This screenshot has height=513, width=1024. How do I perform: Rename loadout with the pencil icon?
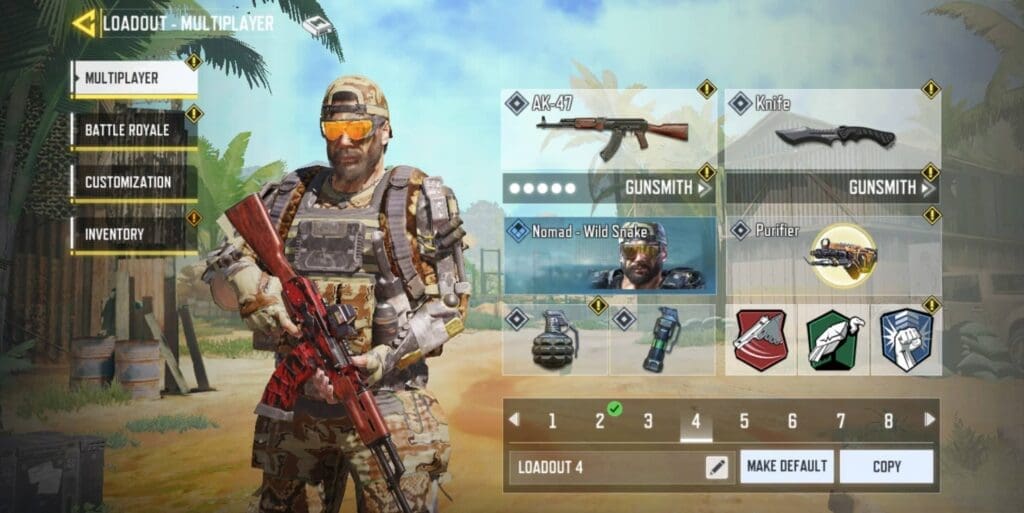click(717, 466)
